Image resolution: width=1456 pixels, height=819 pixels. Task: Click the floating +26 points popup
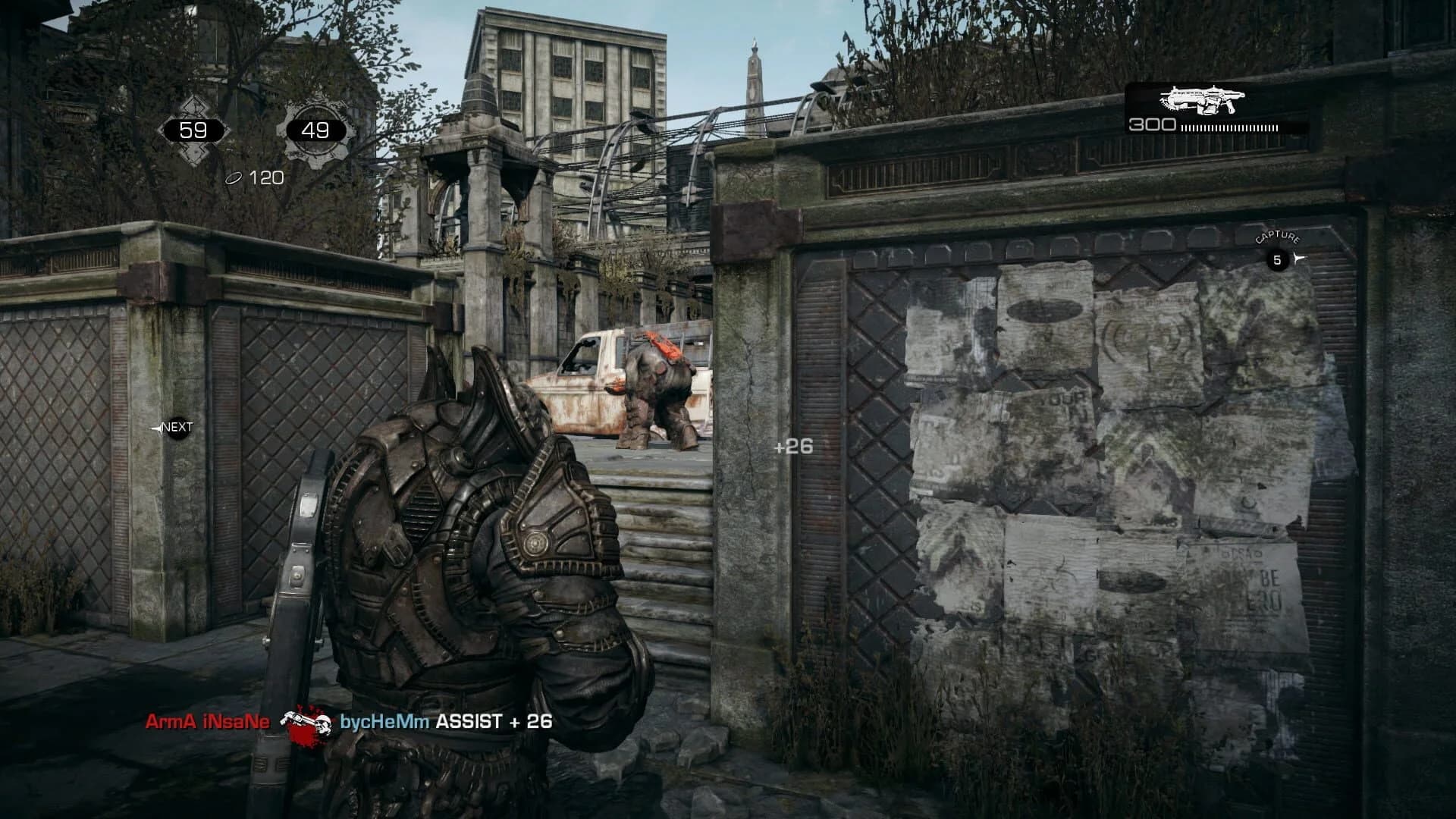pyautogui.click(x=792, y=447)
